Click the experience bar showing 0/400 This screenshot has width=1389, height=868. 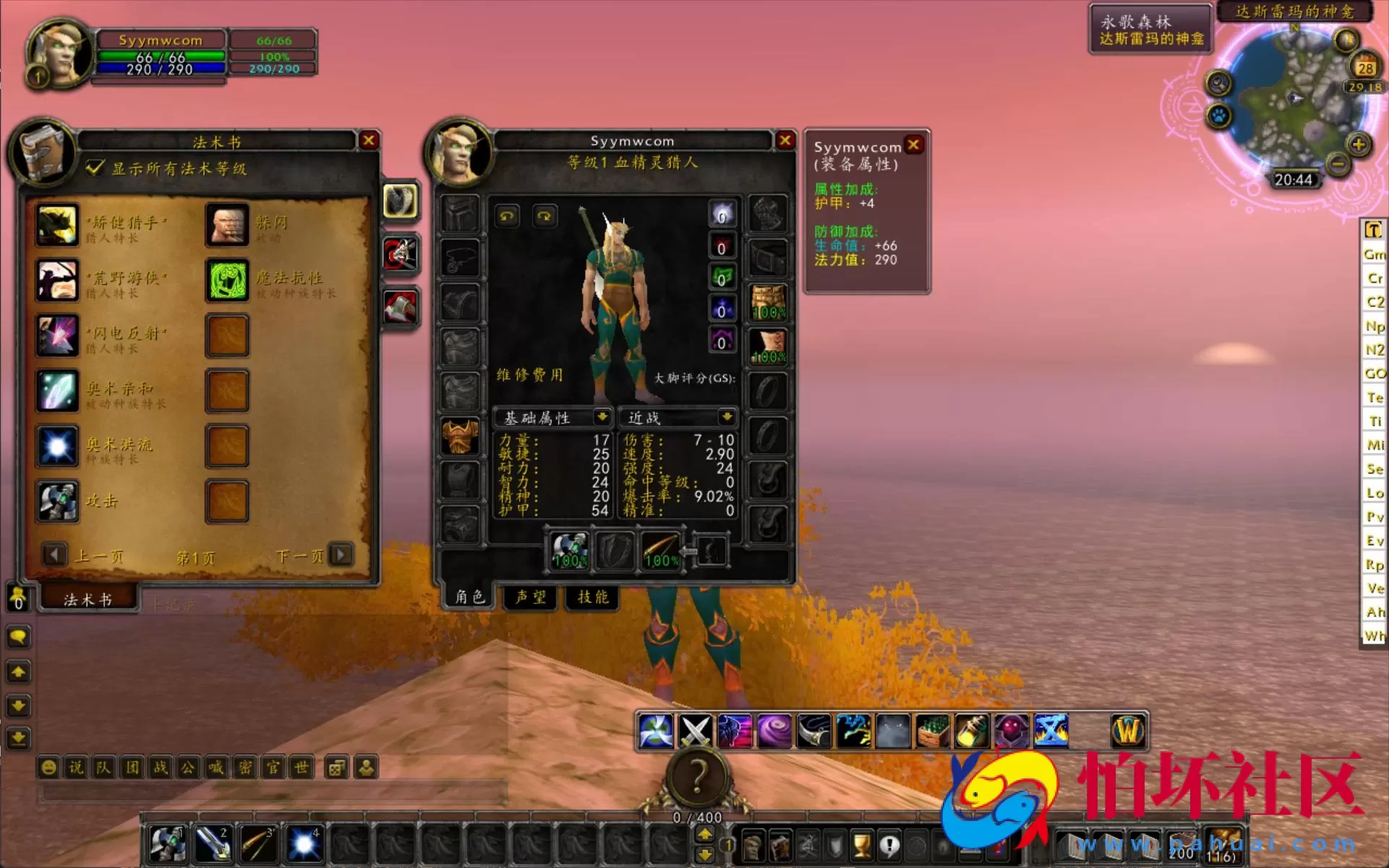(x=696, y=817)
